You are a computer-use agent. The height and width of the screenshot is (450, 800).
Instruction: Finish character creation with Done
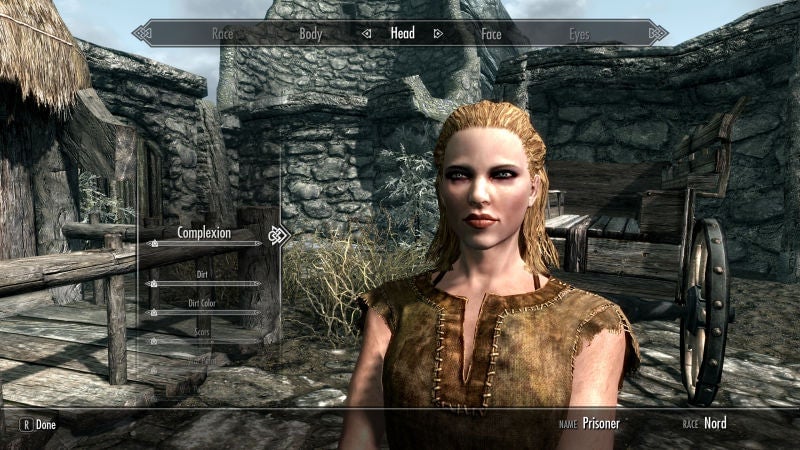click(x=38, y=424)
